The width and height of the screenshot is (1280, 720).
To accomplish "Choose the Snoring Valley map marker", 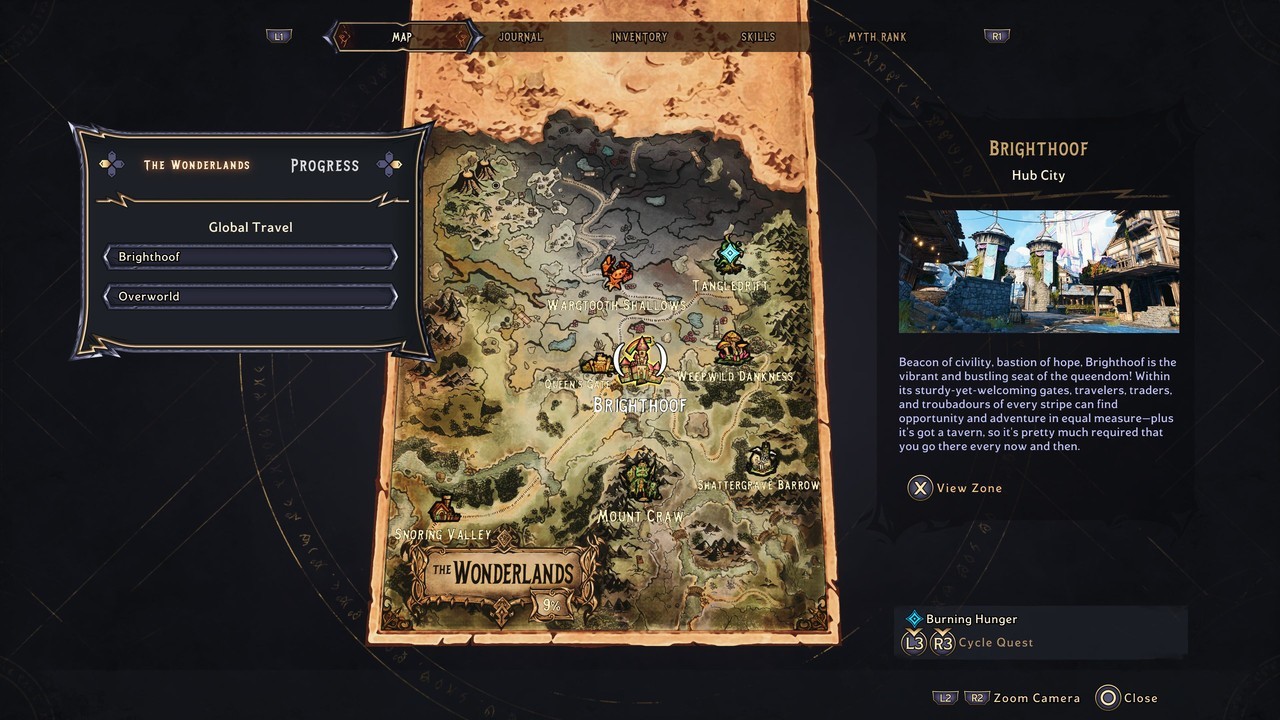I will coord(444,506).
